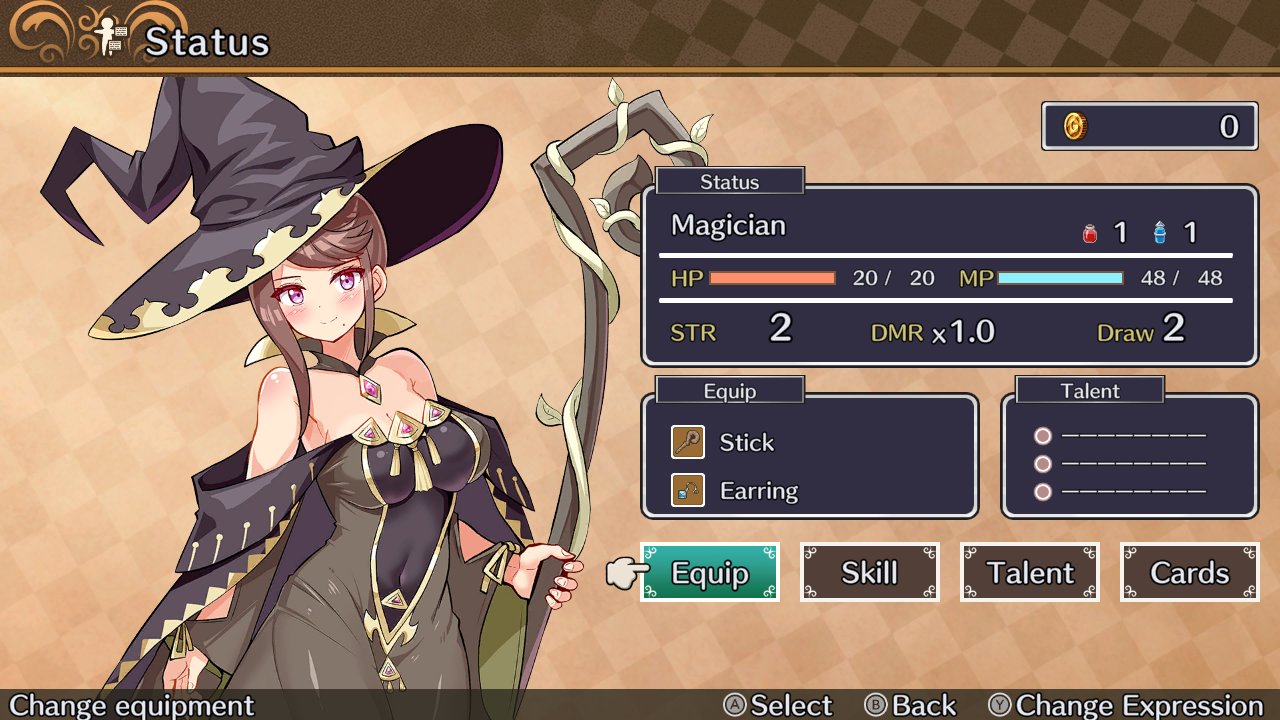Select the equipped Stick item
The height and width of the screenshot is (720, 1280).
[745, 442]
